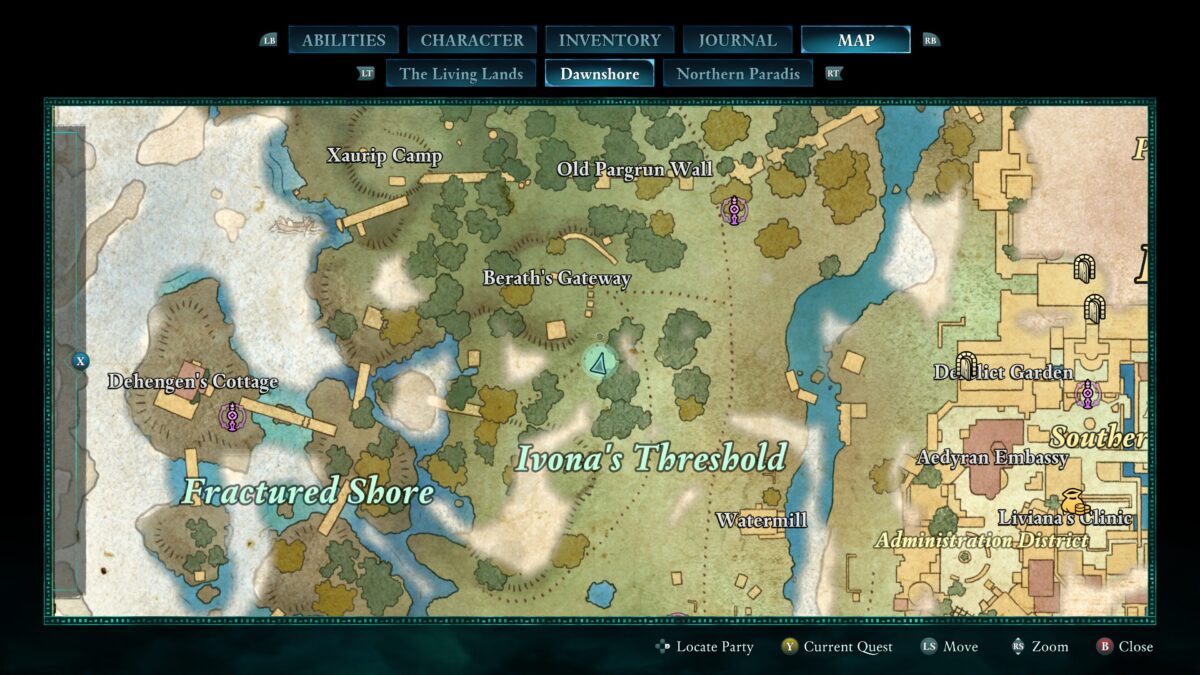Switch to the Abilities tab

click(x=343, y=40)
